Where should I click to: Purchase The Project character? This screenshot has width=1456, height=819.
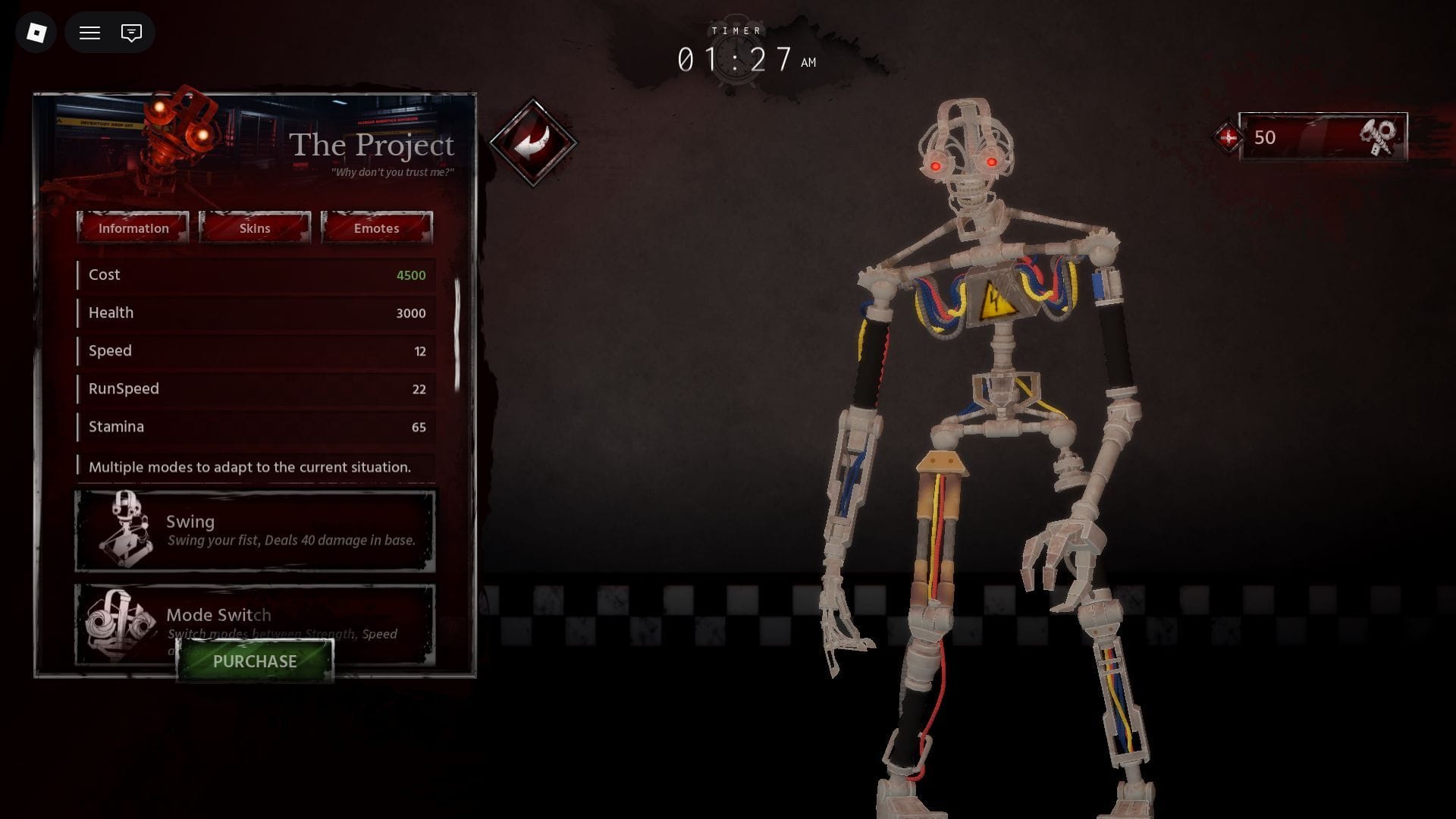[x=255, y=661]
